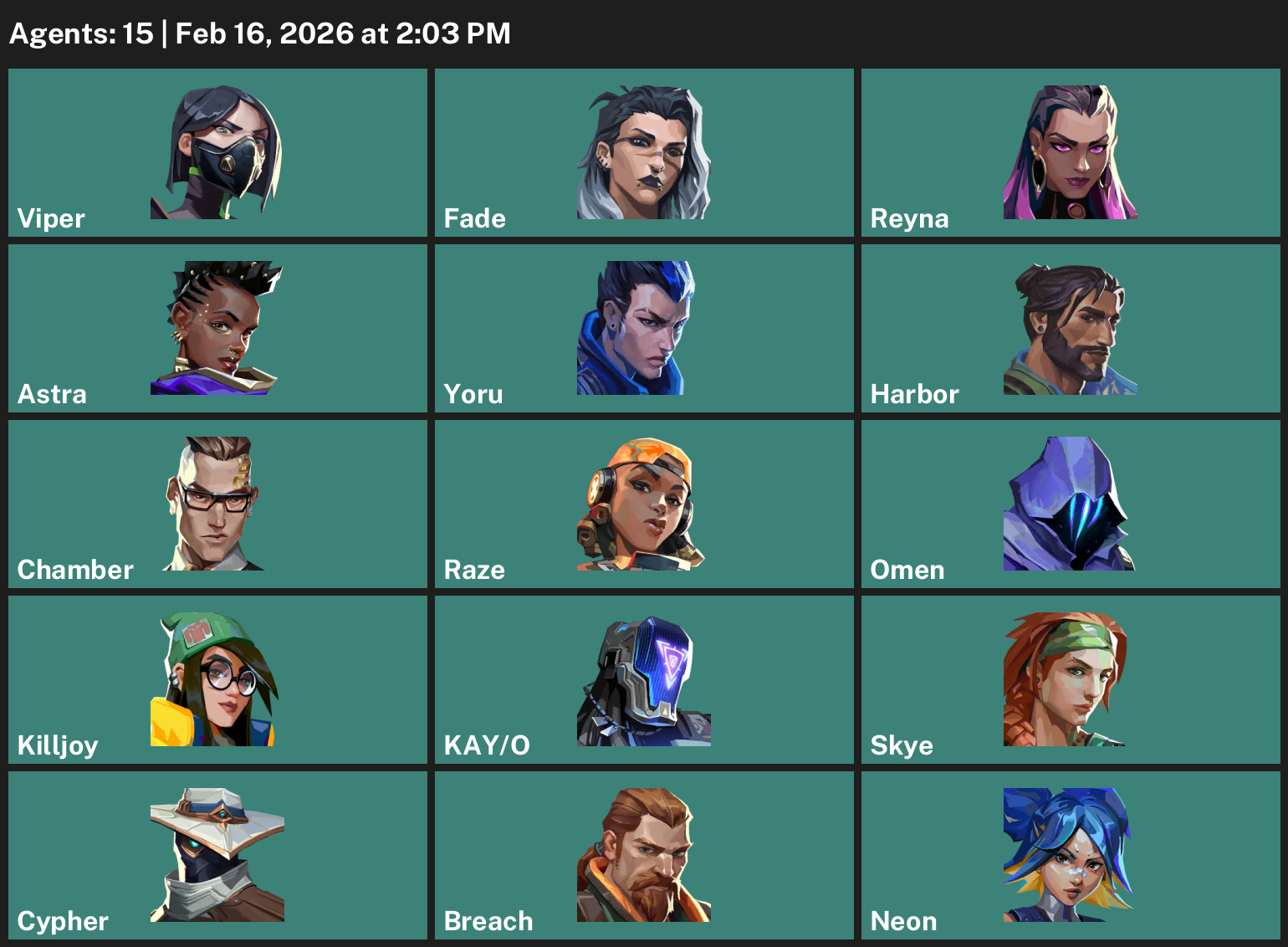Viewport: 1288px width, 947px height.
Task: Click the Yoru agent portrait tile
Action: click(644, 329)
